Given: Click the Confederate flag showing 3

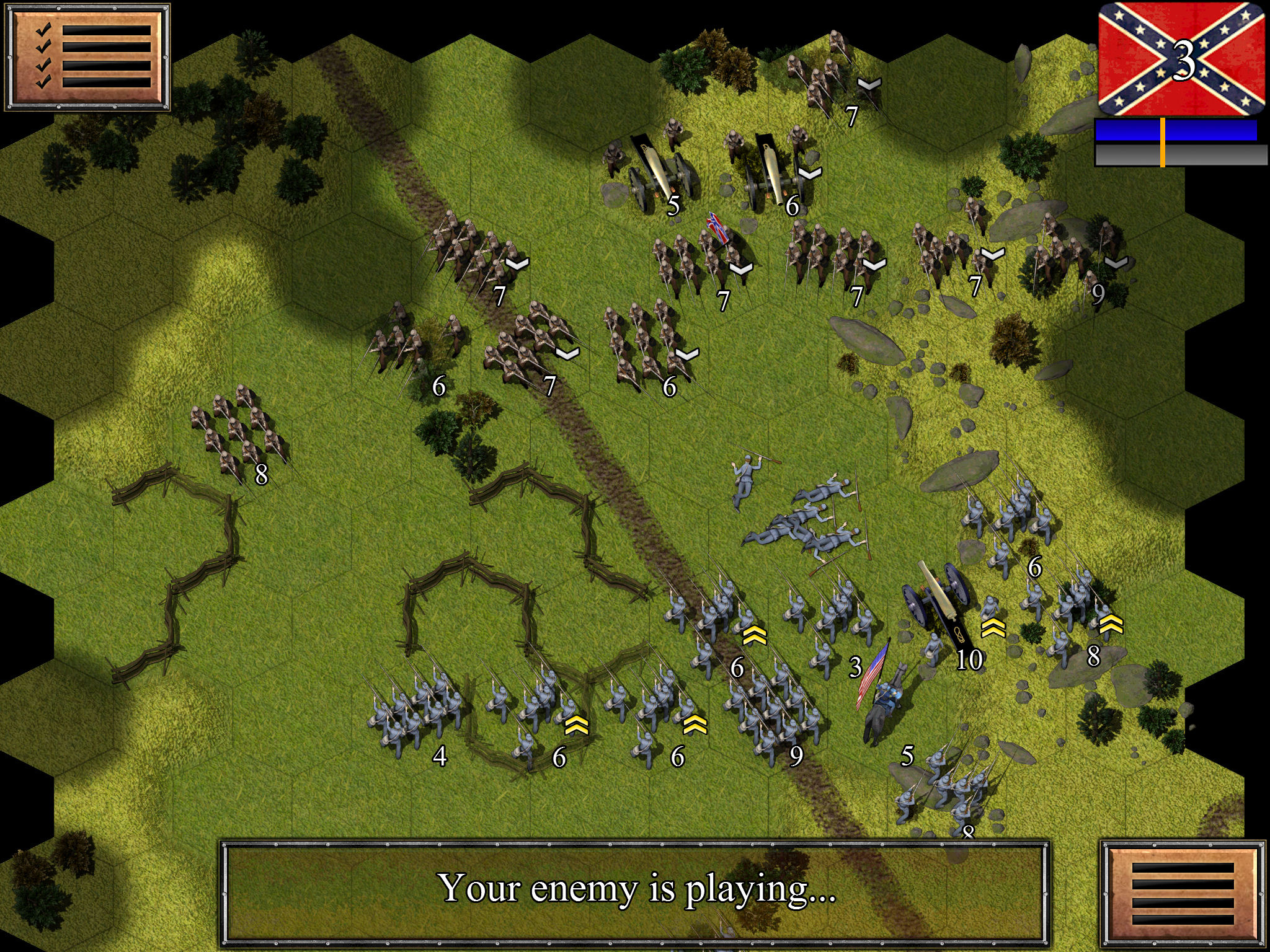Looking at the screenshot, I should coord(1181,59).
